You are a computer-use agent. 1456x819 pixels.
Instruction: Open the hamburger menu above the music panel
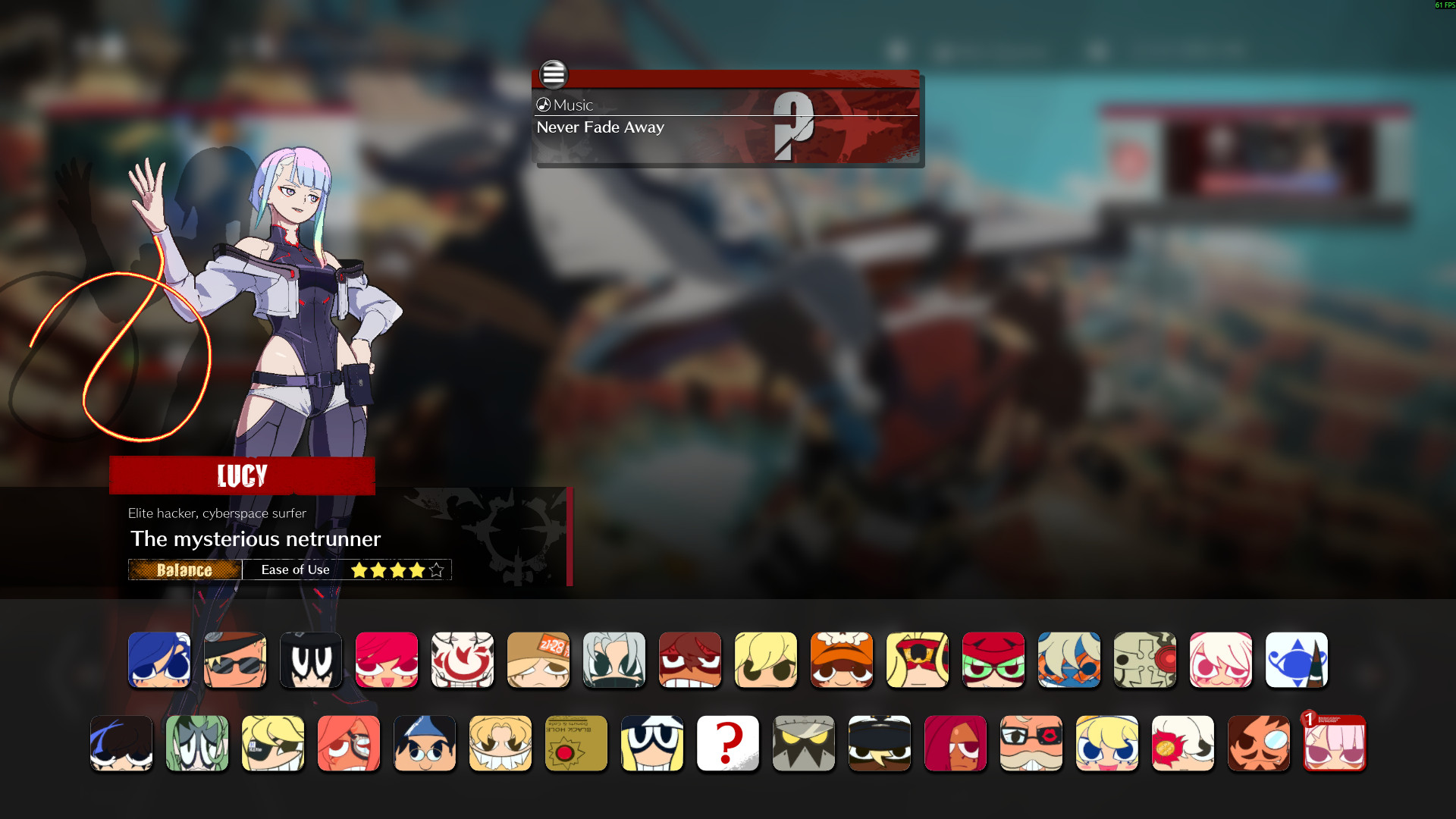(554, 75)
